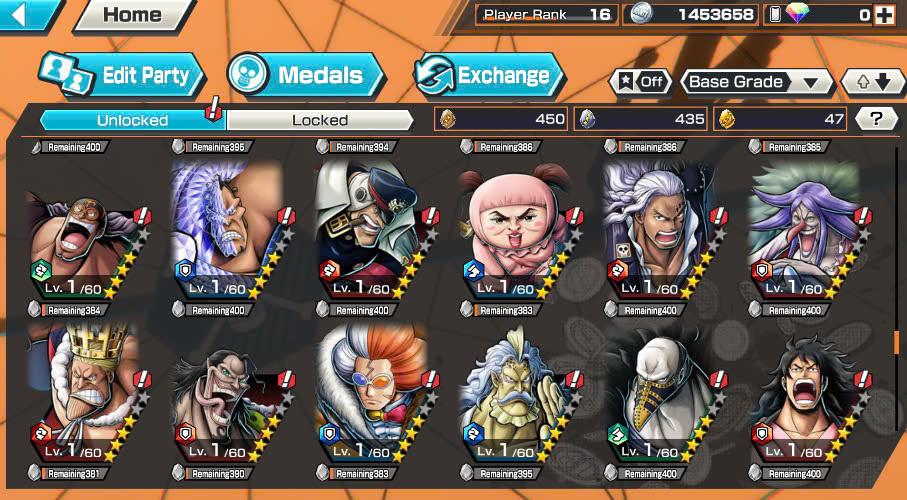The width and height of the screenshot is (907, 500).
Task: Open the Edit Party screen
Action: [x=121, y=75]
